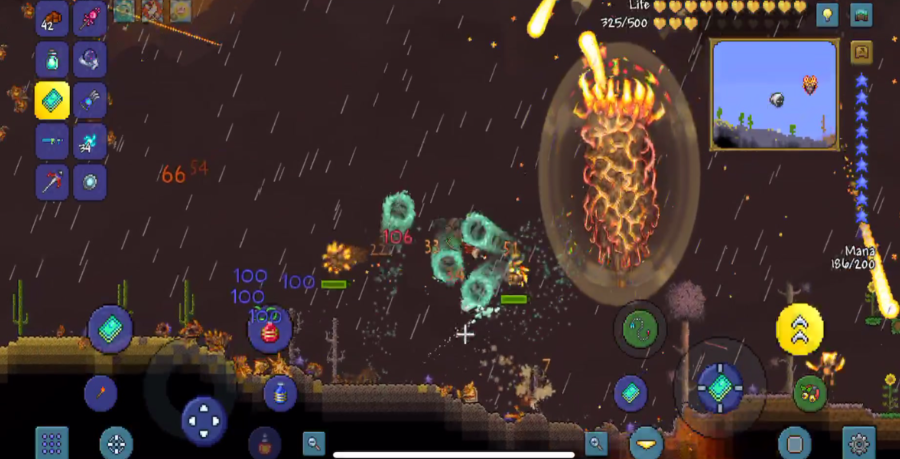Open the minimap
This screenshot has width=900, height=459.
coord(774,95)
